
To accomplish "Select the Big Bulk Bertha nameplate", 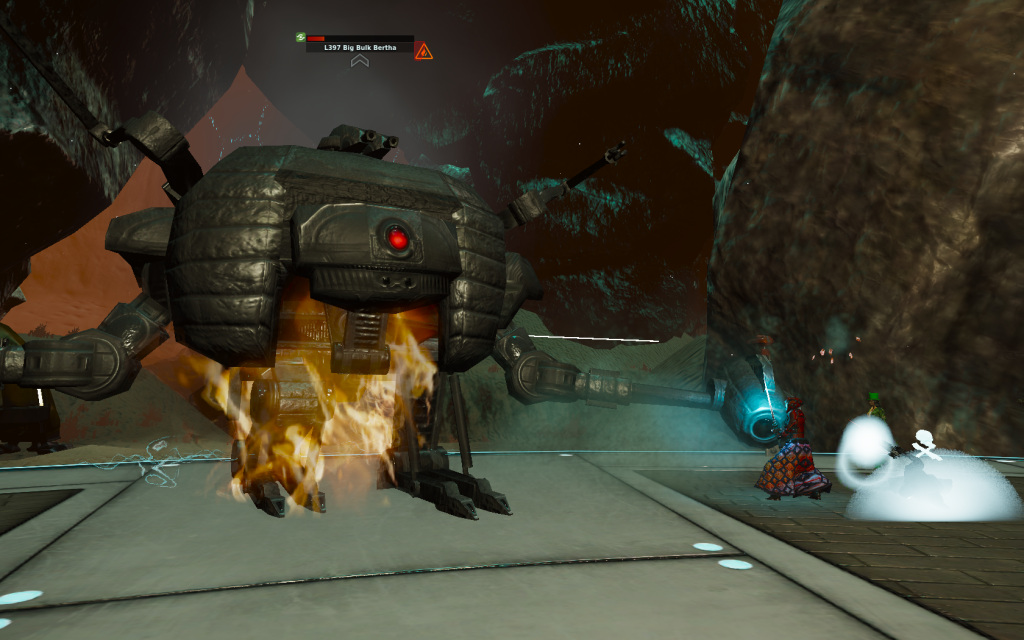I will pos(361,47).
